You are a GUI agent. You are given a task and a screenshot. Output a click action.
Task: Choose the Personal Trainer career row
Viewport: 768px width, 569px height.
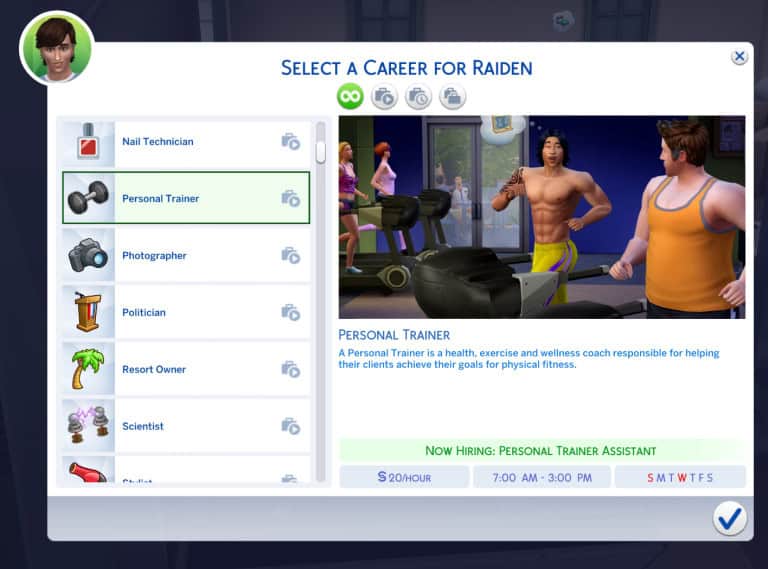[x=186, y=198]
